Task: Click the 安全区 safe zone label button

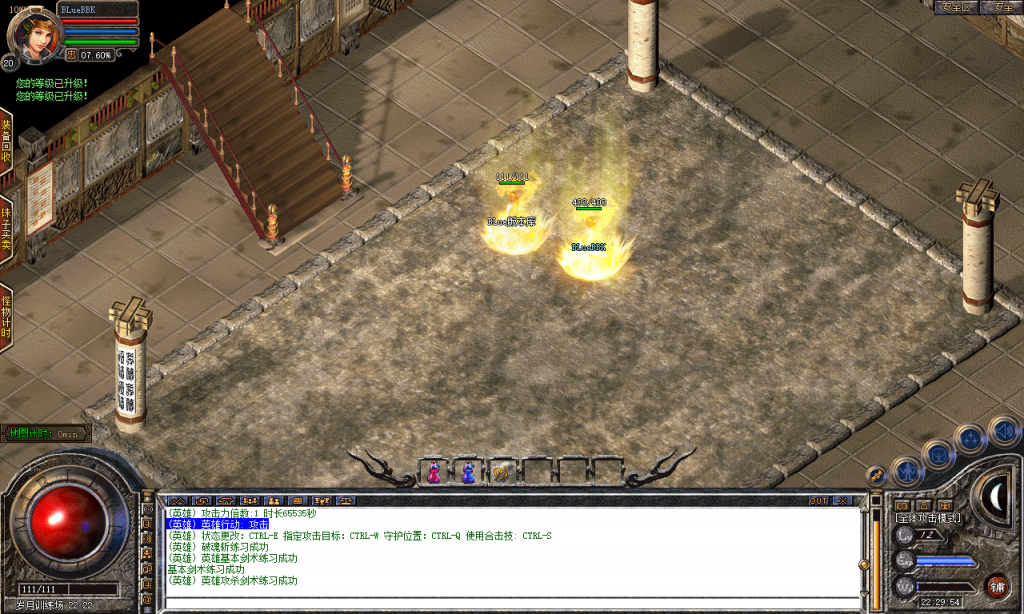Action: coord(955,7)
